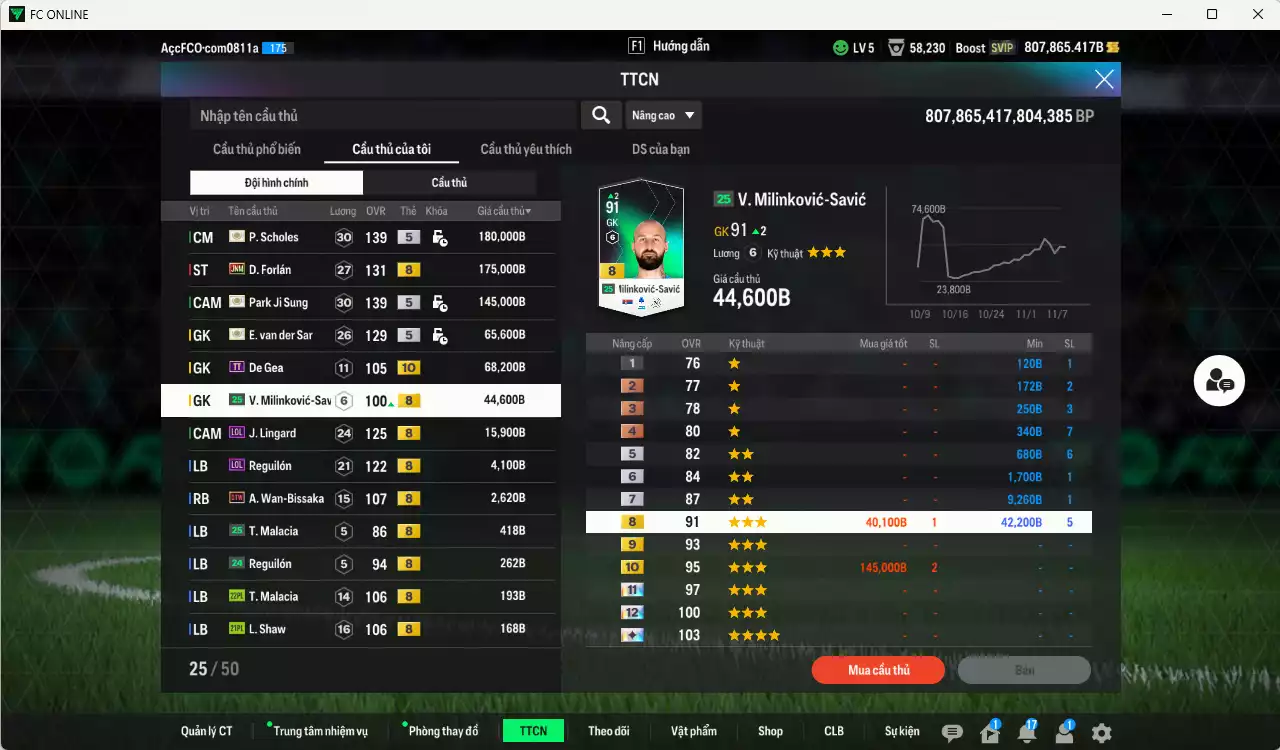Screen dimensions: 1280x750
Task: Click the floating contact icon on right edge
Action: (x=1219, y=381)
